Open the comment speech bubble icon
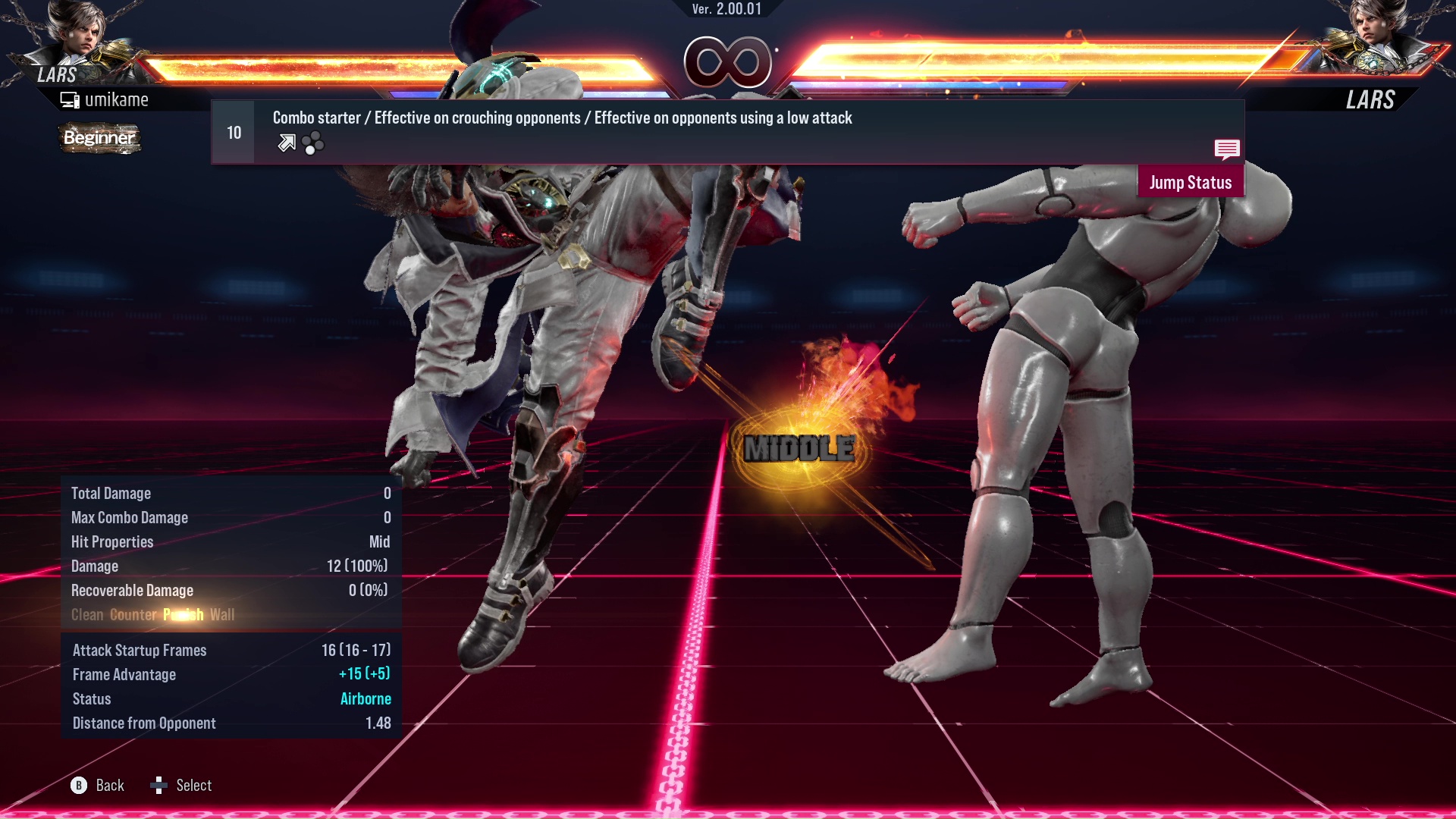The height and width of the screenshot is (819, 1456). pyautogui.click(x=1227, y=150)
